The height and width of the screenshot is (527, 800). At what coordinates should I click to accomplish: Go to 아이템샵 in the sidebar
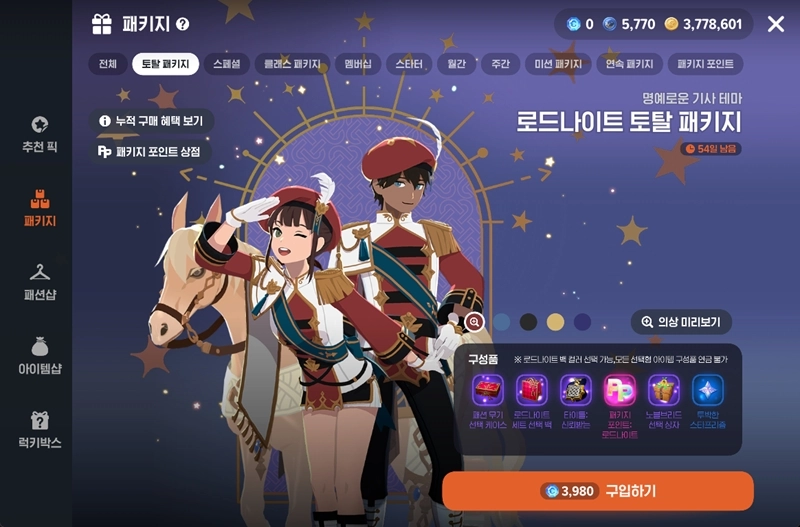39,356
